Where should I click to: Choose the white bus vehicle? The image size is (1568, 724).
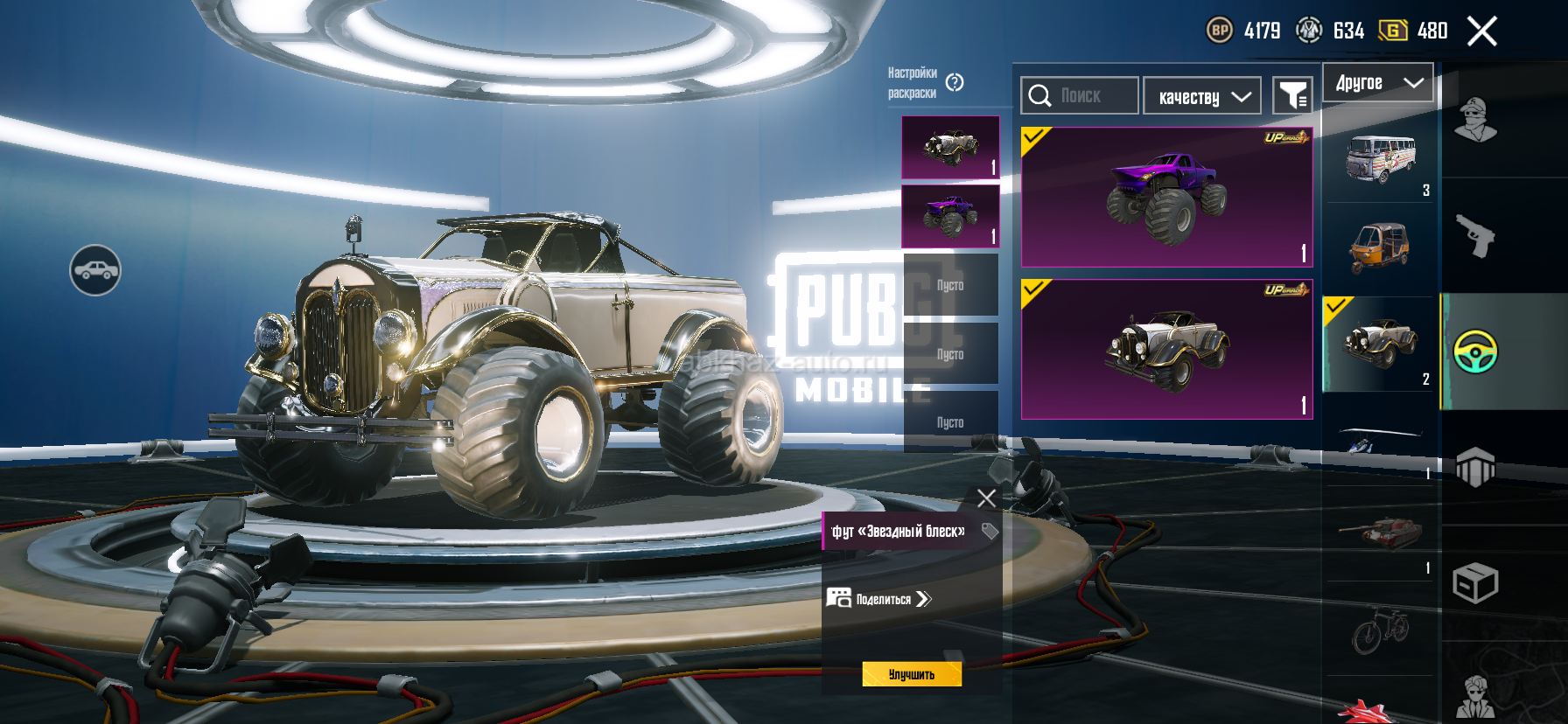coord(1380,158)
